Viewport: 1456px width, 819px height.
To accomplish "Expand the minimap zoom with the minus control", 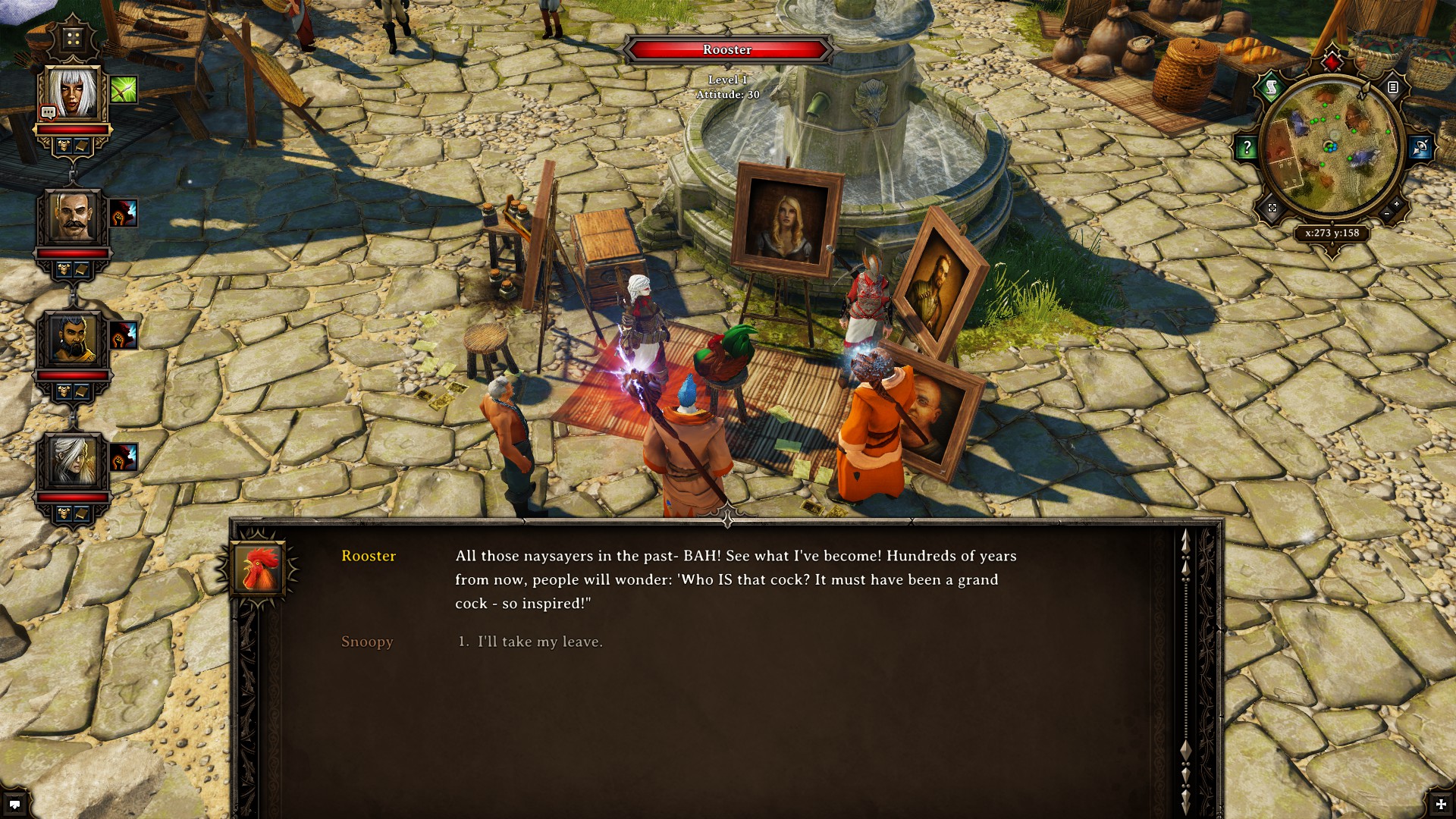I will click(x=1385, y=214).
